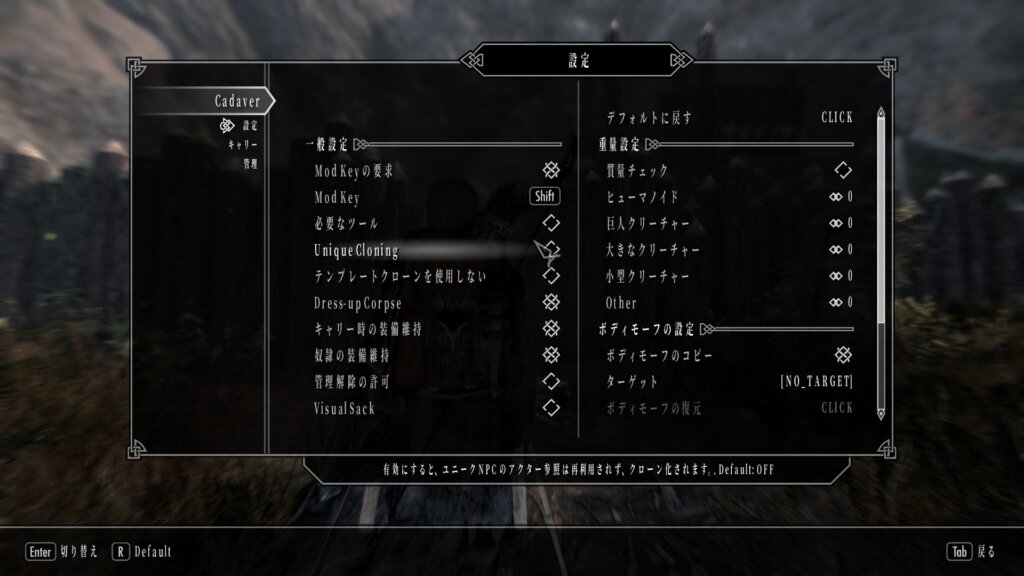Toggle ModKeyの要求 option
The height and width of the screenshot is (576, 1024).
click(x=550, y=171)
